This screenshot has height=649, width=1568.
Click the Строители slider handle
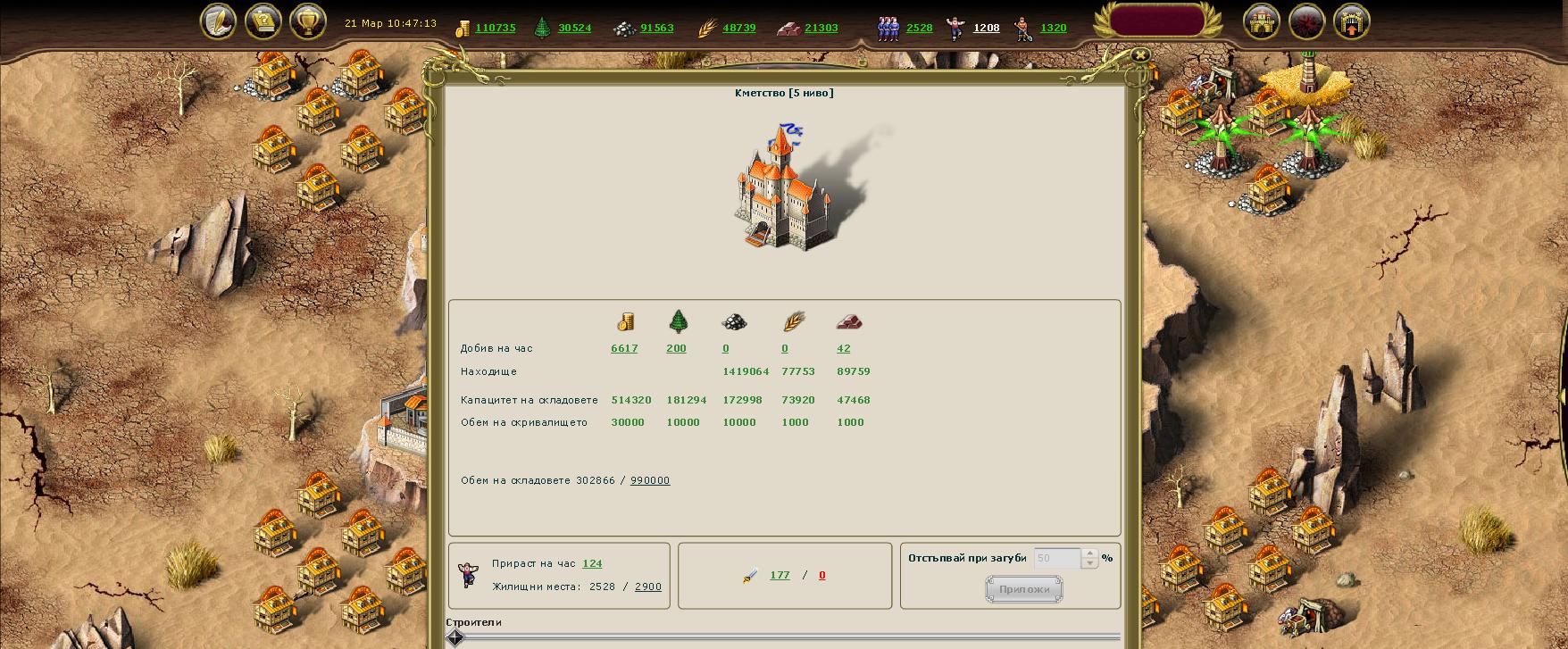[455, 637]
